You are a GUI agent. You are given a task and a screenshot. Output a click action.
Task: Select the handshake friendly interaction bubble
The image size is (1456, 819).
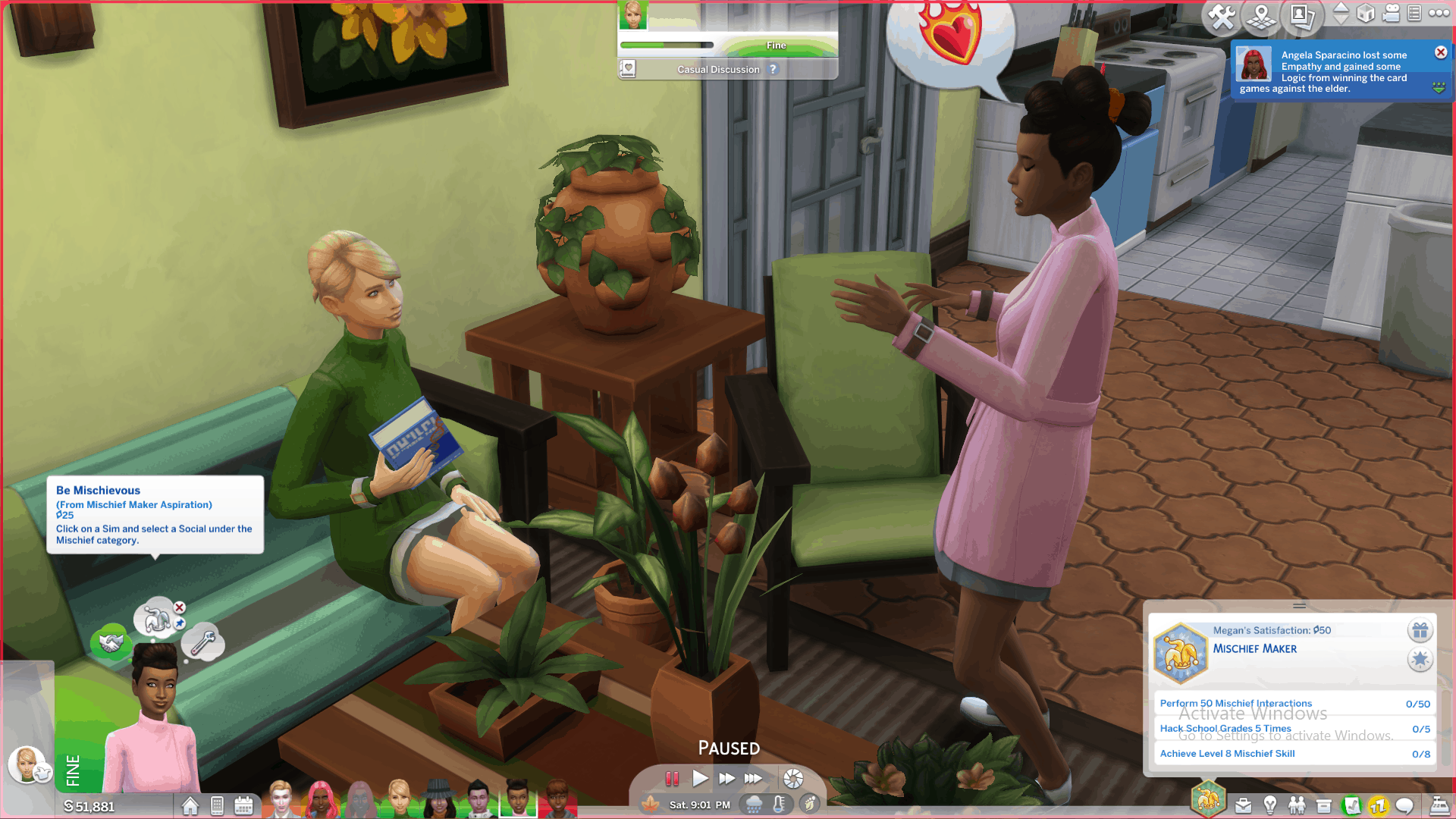(111, 643)
